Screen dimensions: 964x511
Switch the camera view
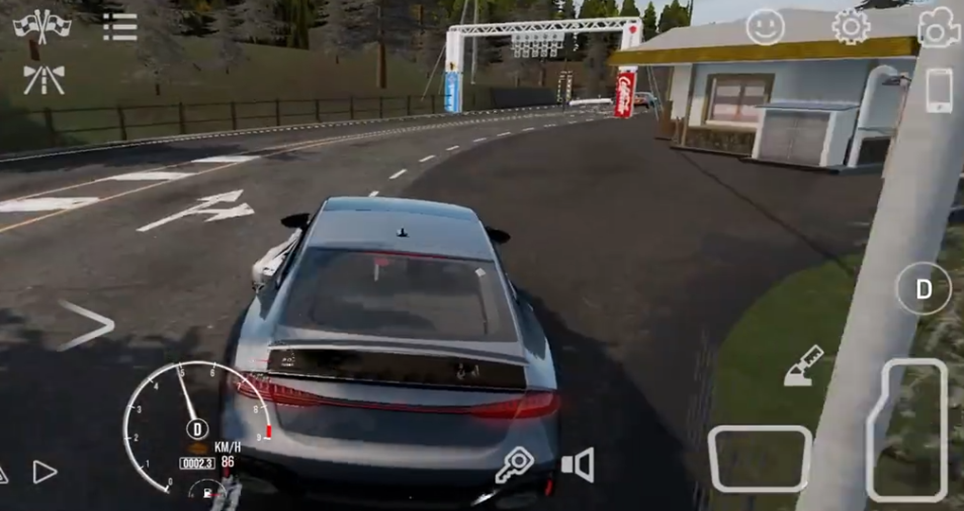[x=938, y=28]
